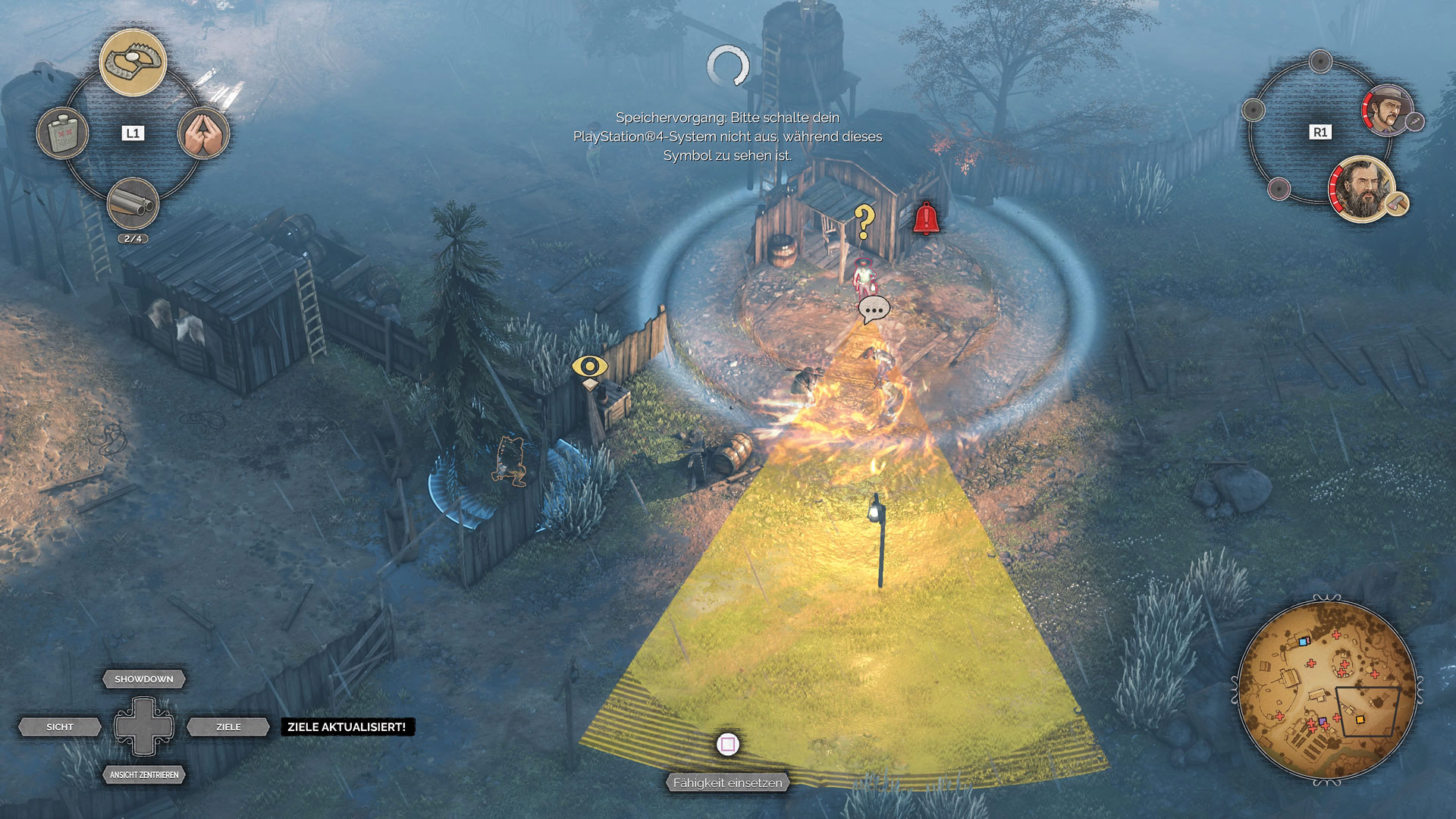This screenshot has width=1456, height=819.
Task: Click the speech bubble icon
Action: (874, 309)
